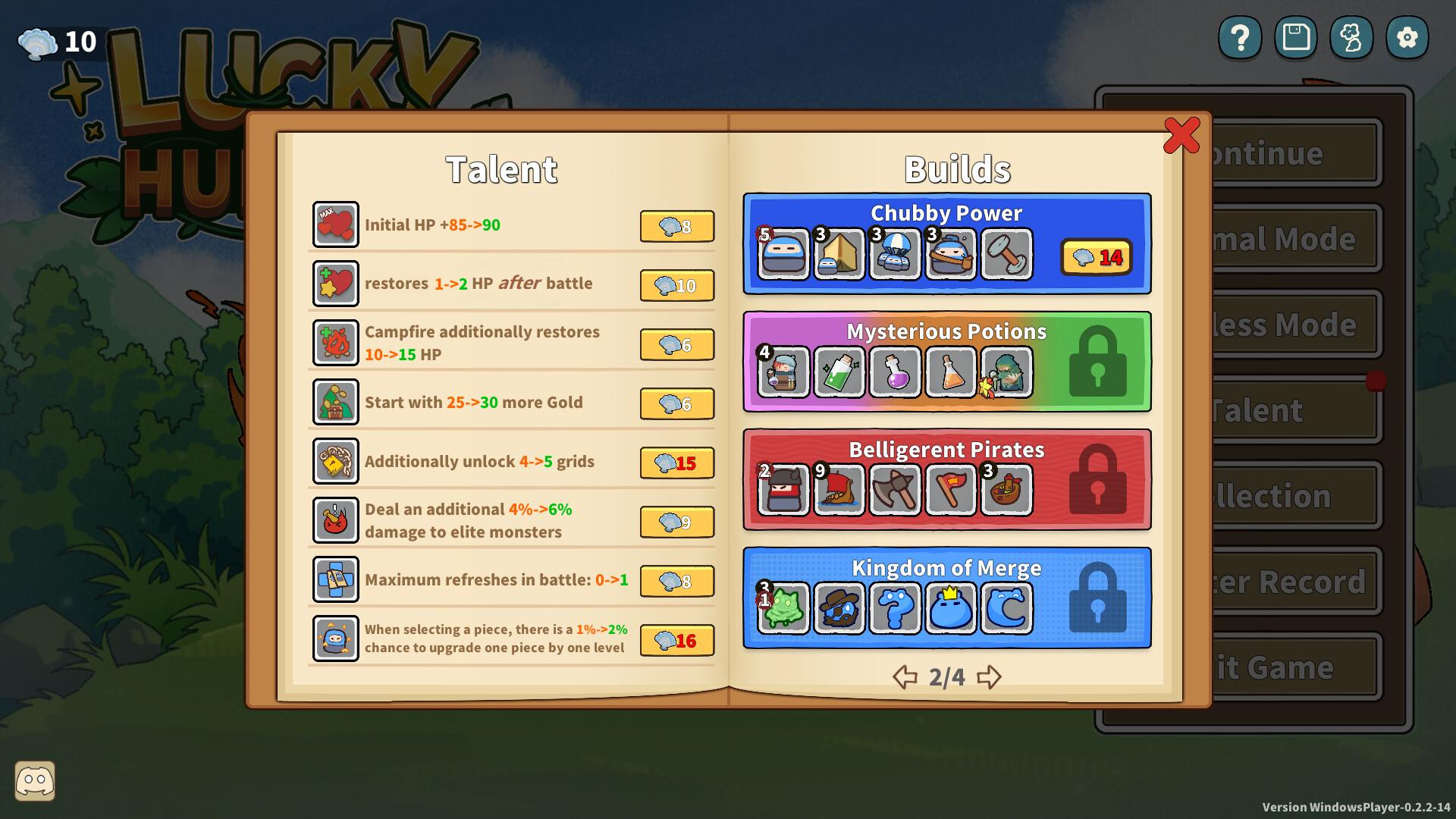Unlock the Kingdom of Merge build padlock
The width and height of the screenshot is (1456, 819).
pyautogui.click(x=1098, y=598)
